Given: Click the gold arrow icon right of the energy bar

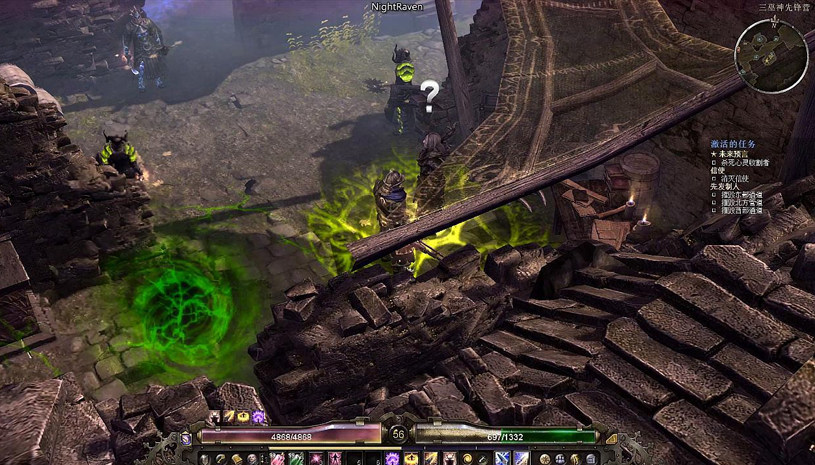Looking at the screenshot, I should (x=611, y=437).
